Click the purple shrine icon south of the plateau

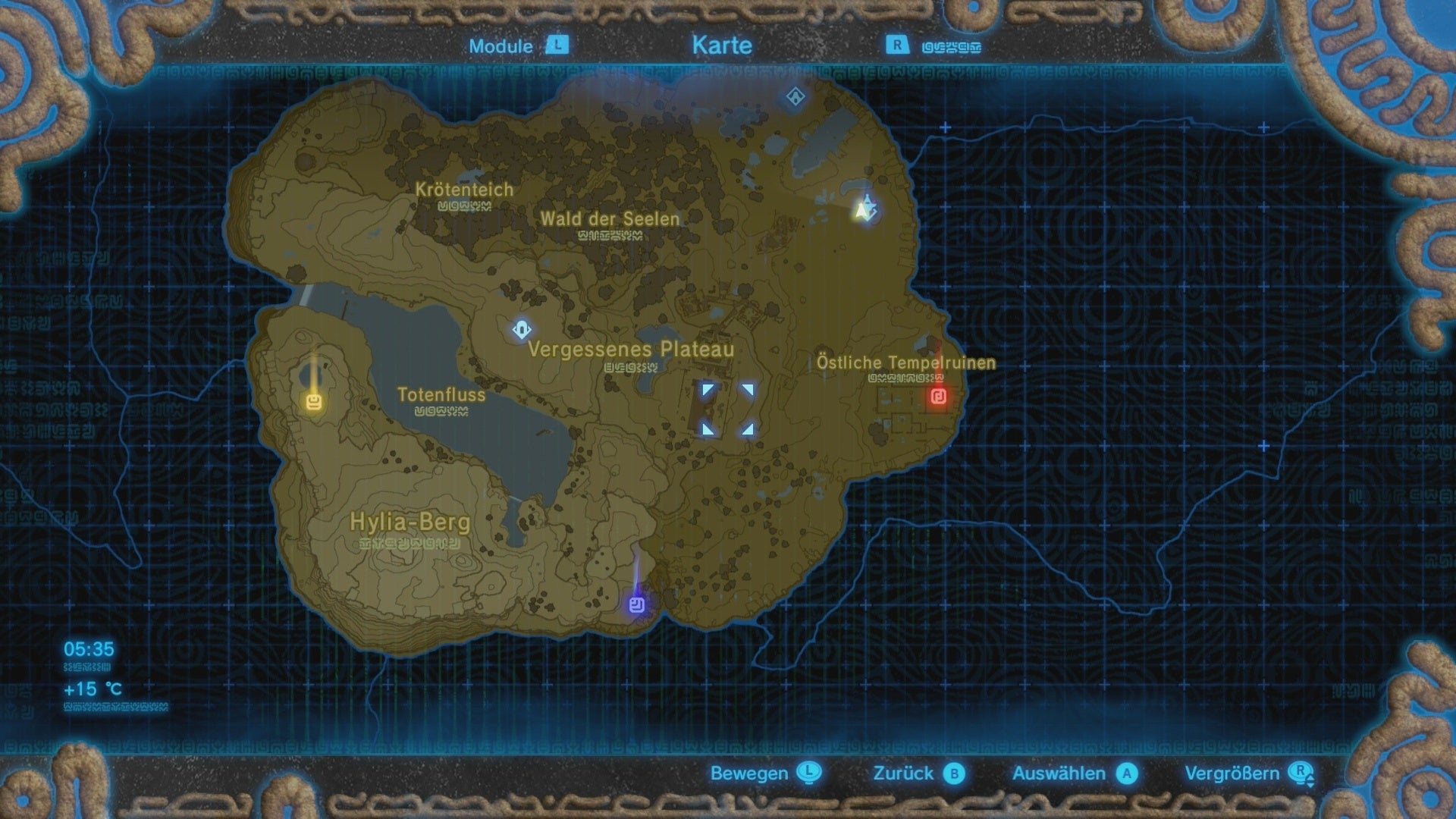[x=635, y=604]
